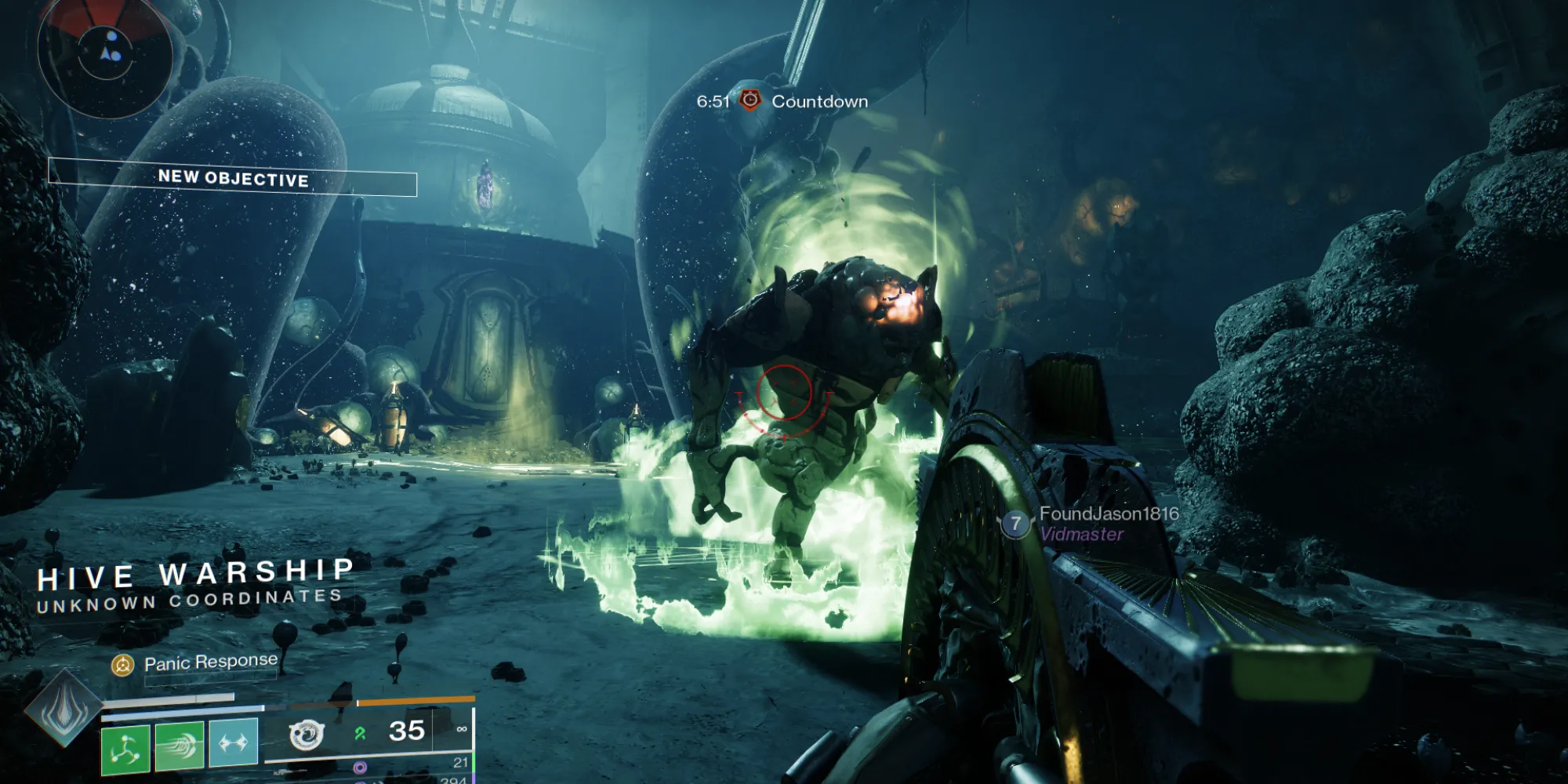Activate the three-pronged grenade ability icon
1568x784 pixels.
(125, 747)
